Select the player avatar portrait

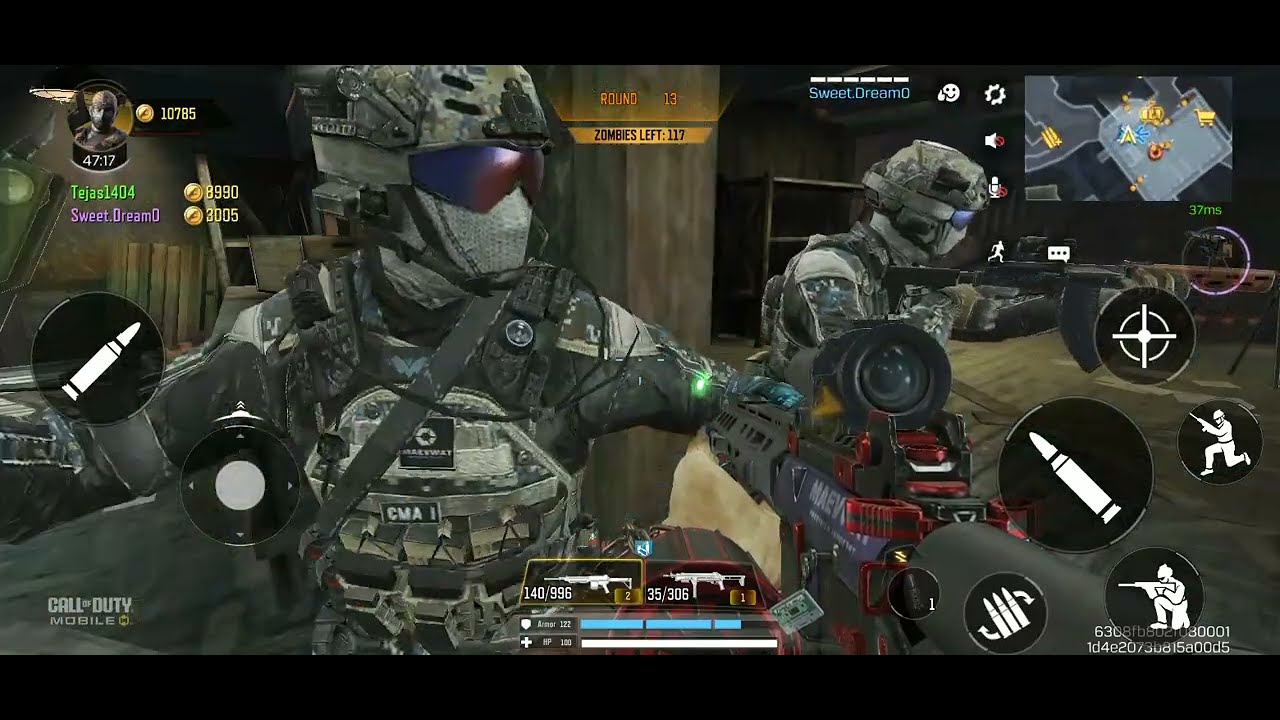click(x=99, y=121)
